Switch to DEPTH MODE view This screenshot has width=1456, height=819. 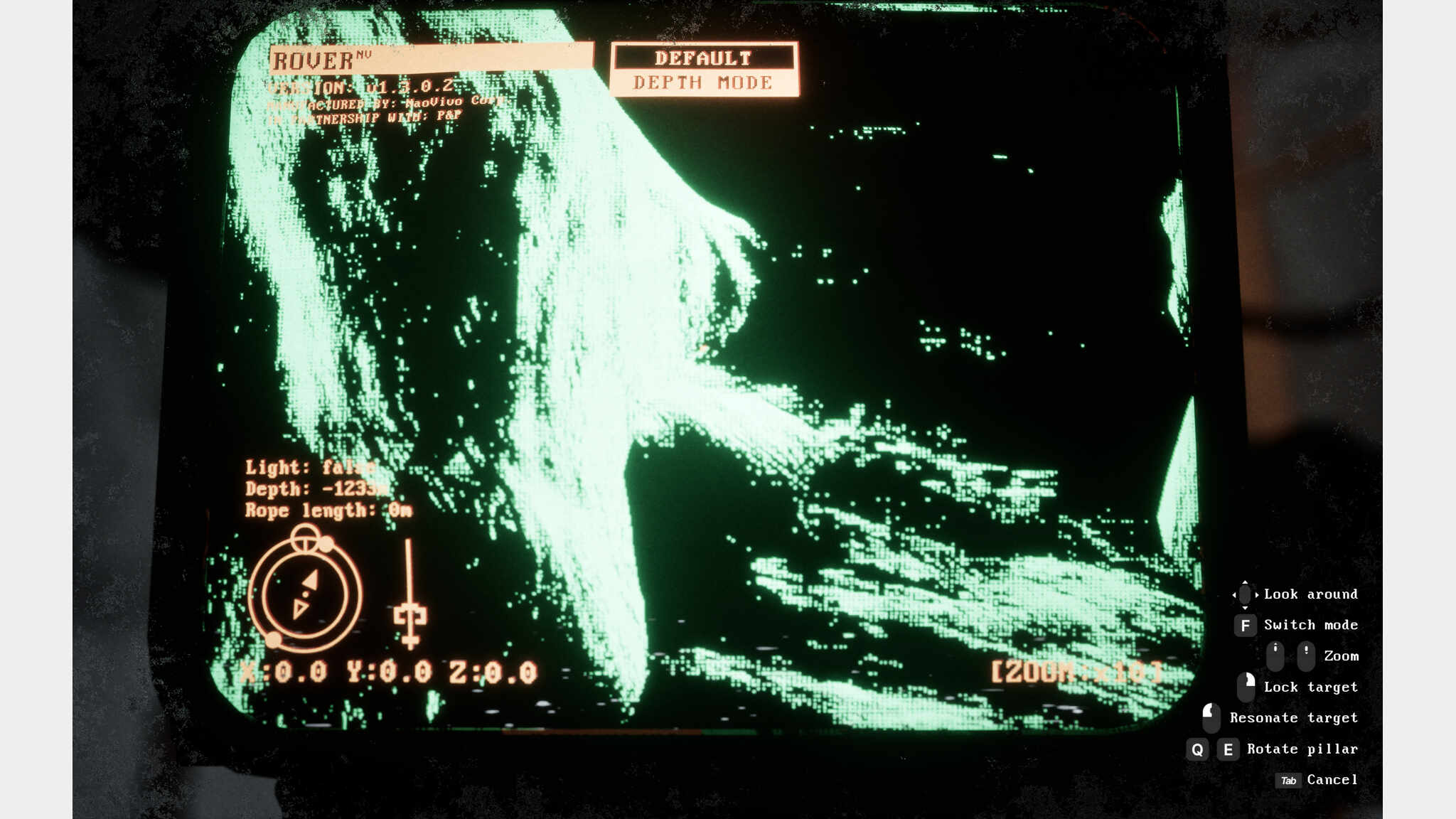coord(703,83)
